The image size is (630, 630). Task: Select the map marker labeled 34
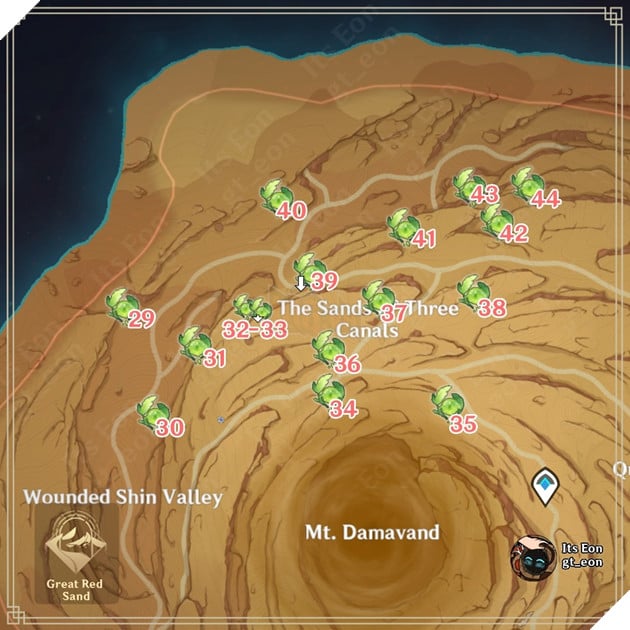(x=325, y=392)
